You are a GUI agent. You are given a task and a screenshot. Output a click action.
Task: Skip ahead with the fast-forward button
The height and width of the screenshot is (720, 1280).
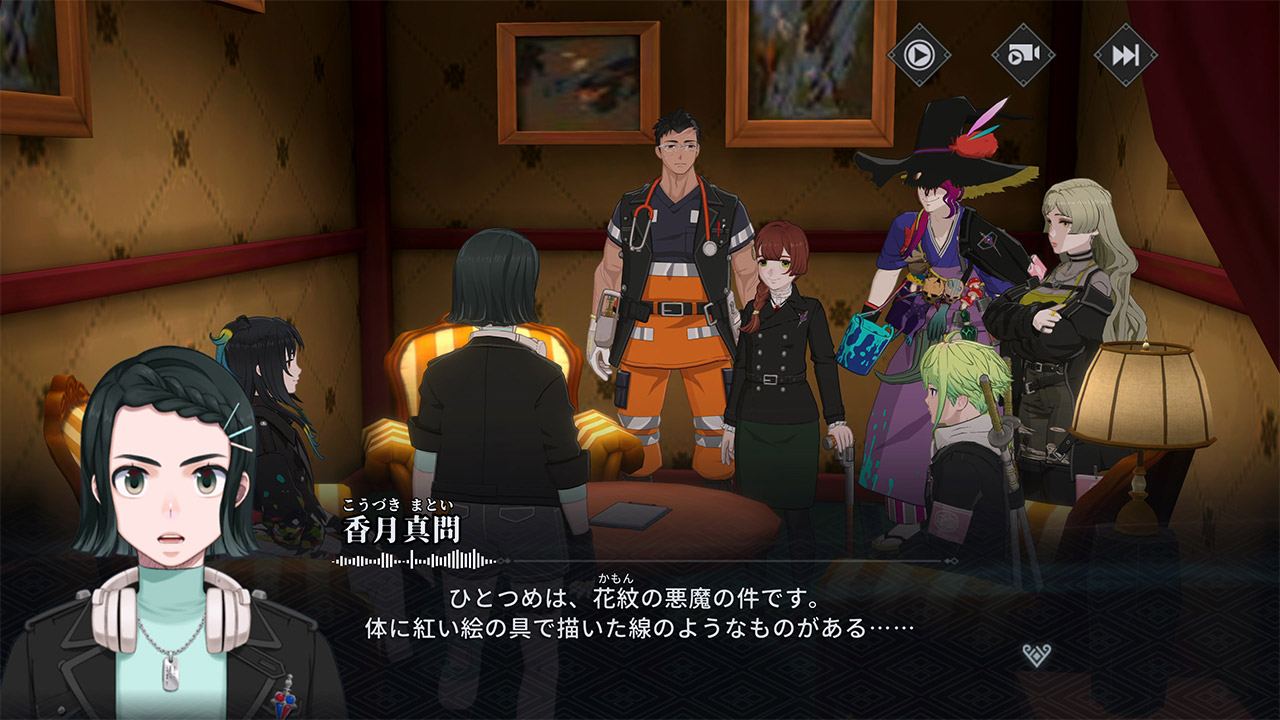[x=1125, y=54]
